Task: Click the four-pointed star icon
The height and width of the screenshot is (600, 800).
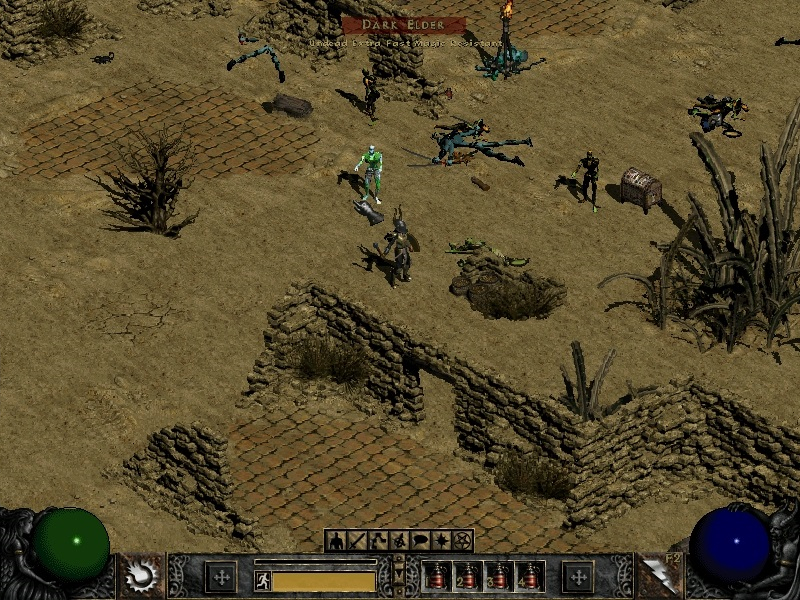Action: point(441,541)
